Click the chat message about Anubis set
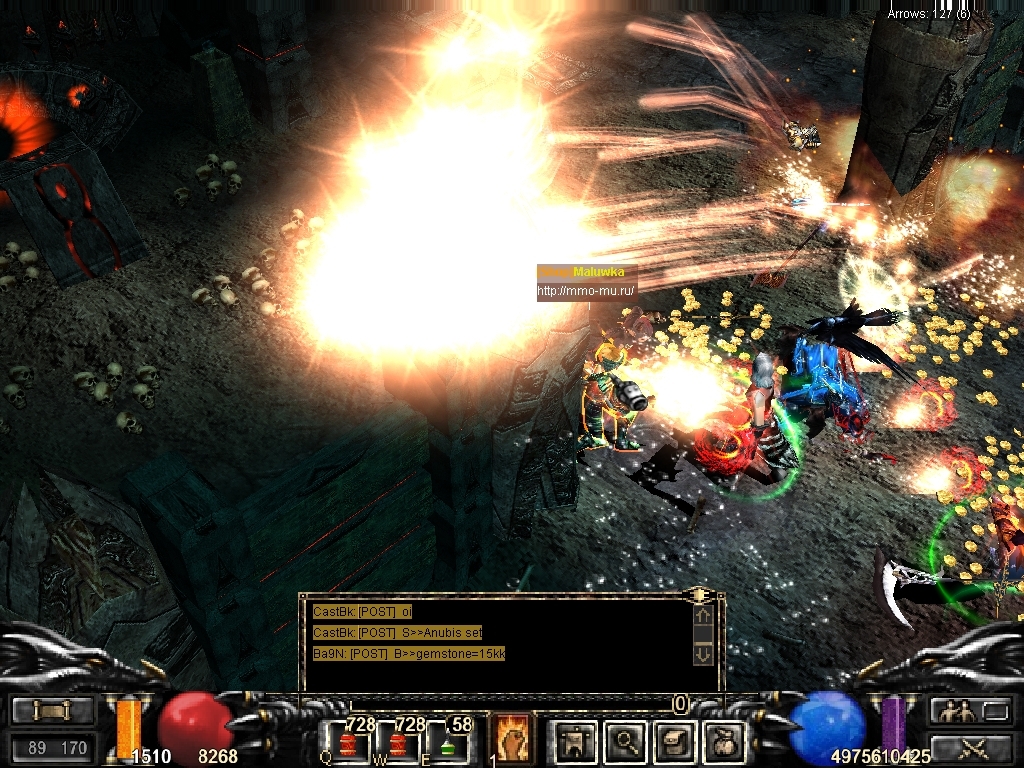The width and height of the screenshot is (1024, 768). coord(398,632)
